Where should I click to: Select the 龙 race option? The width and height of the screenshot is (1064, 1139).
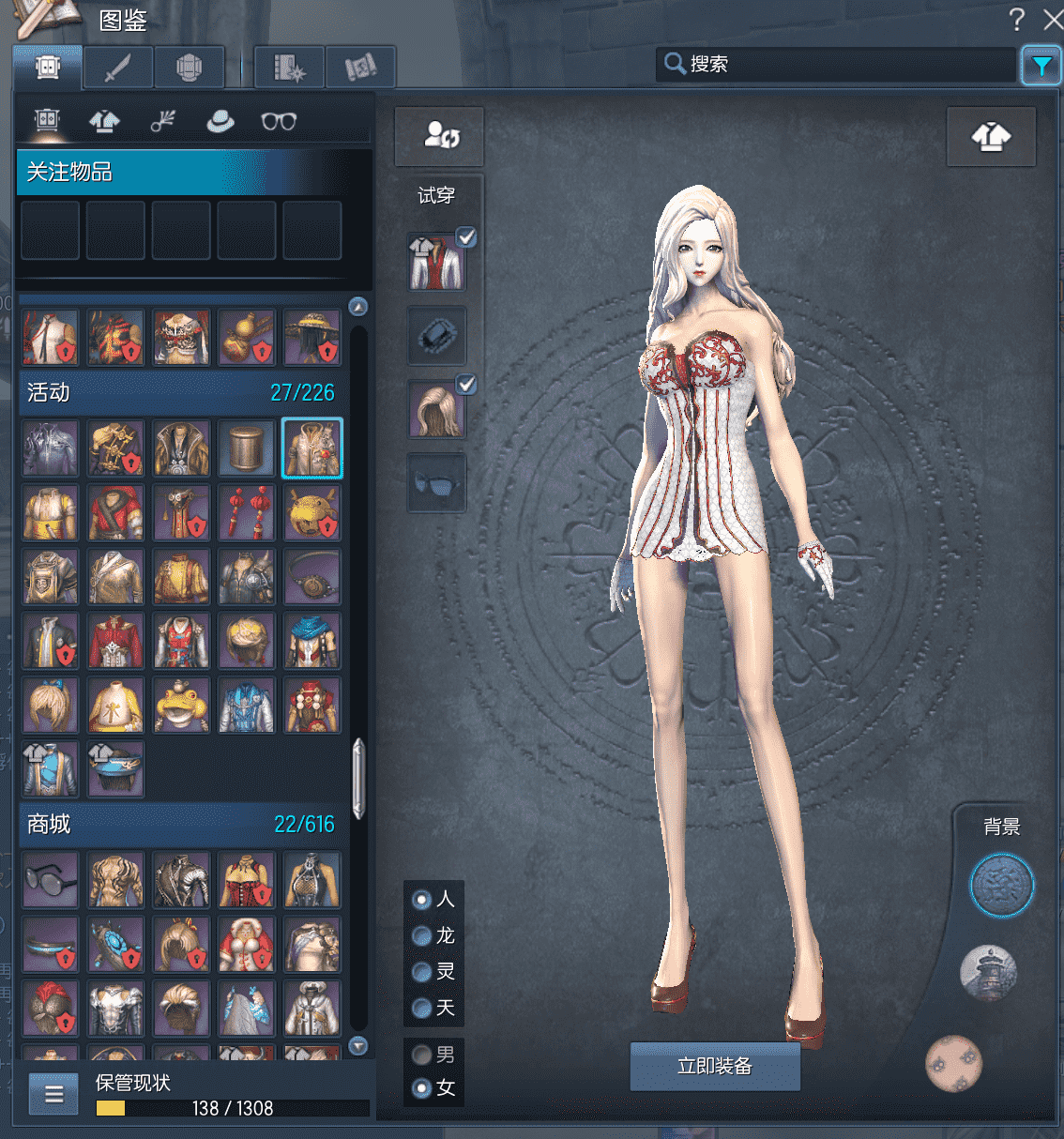coord(422,935)
